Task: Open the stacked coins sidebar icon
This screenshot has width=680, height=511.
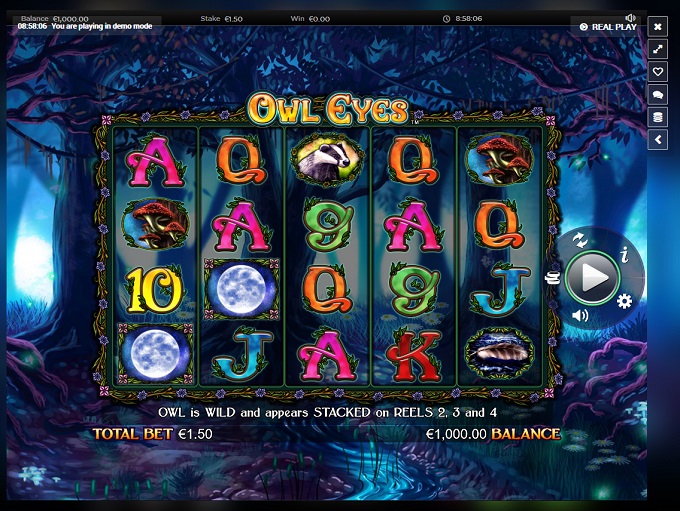Action: point(658,117)
